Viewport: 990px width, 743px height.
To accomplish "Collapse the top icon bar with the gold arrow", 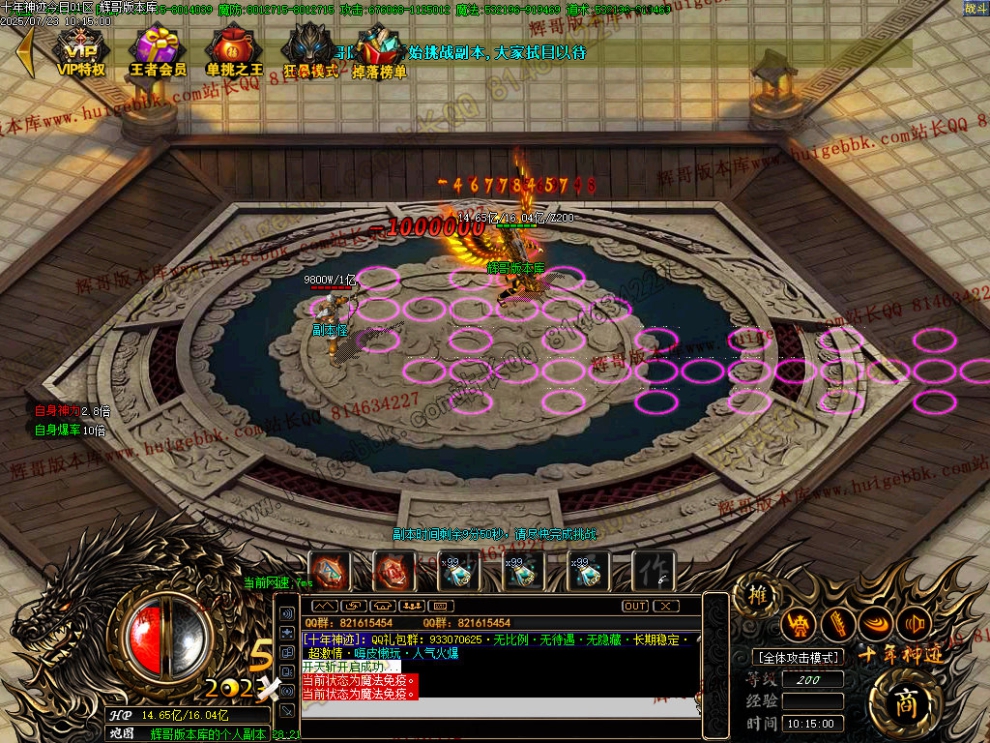I will click(x=27, y=52).
